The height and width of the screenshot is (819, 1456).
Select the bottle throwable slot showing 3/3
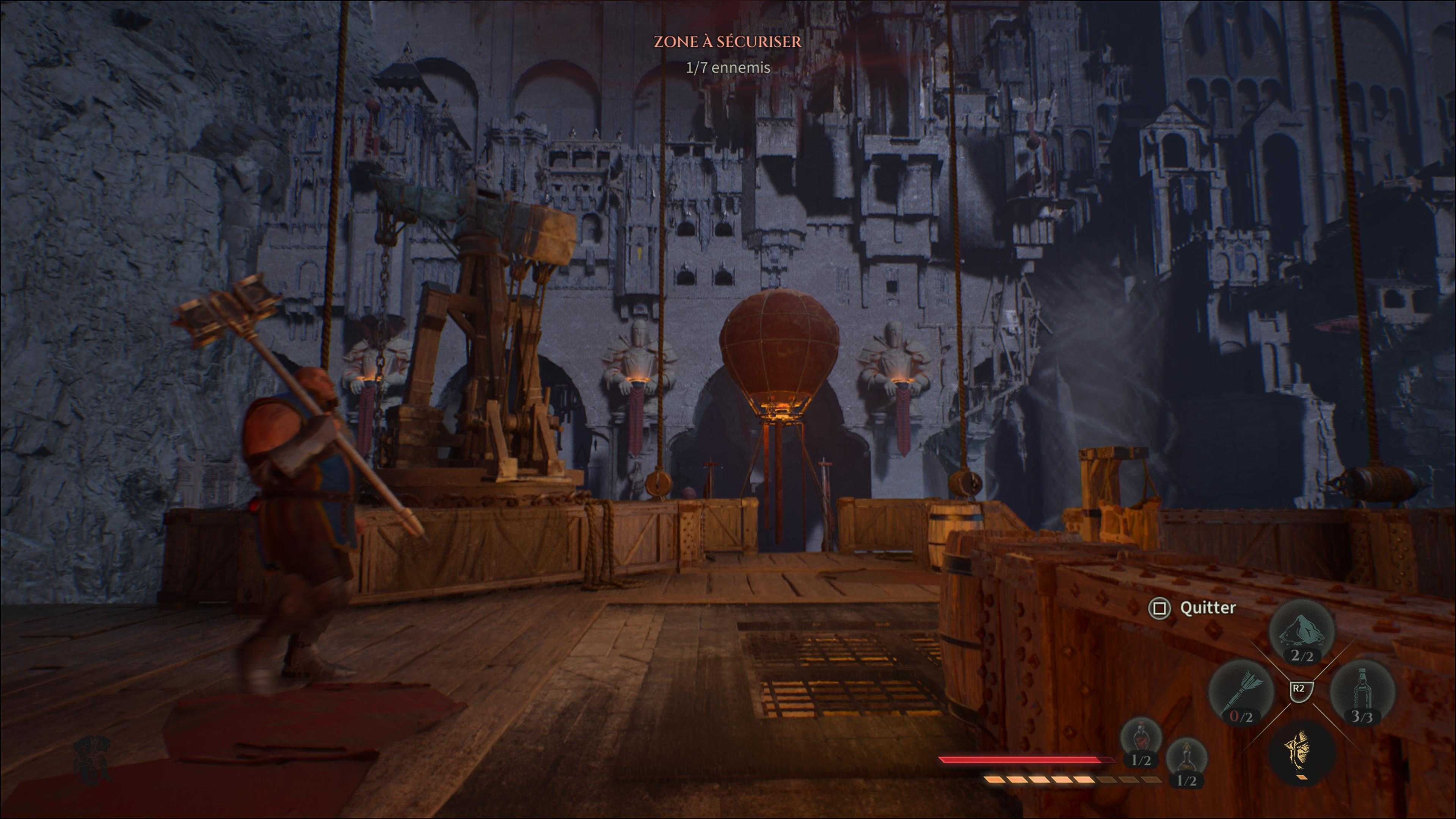[1362, 692]
